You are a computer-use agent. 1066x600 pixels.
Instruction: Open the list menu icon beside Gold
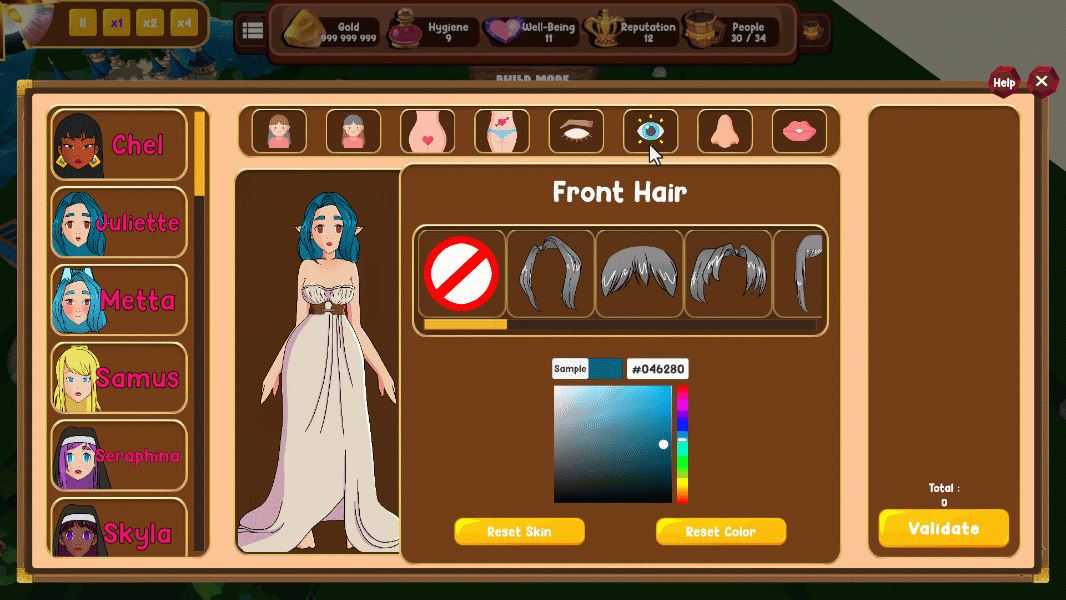pyautogui.click(x=253, y=31)
